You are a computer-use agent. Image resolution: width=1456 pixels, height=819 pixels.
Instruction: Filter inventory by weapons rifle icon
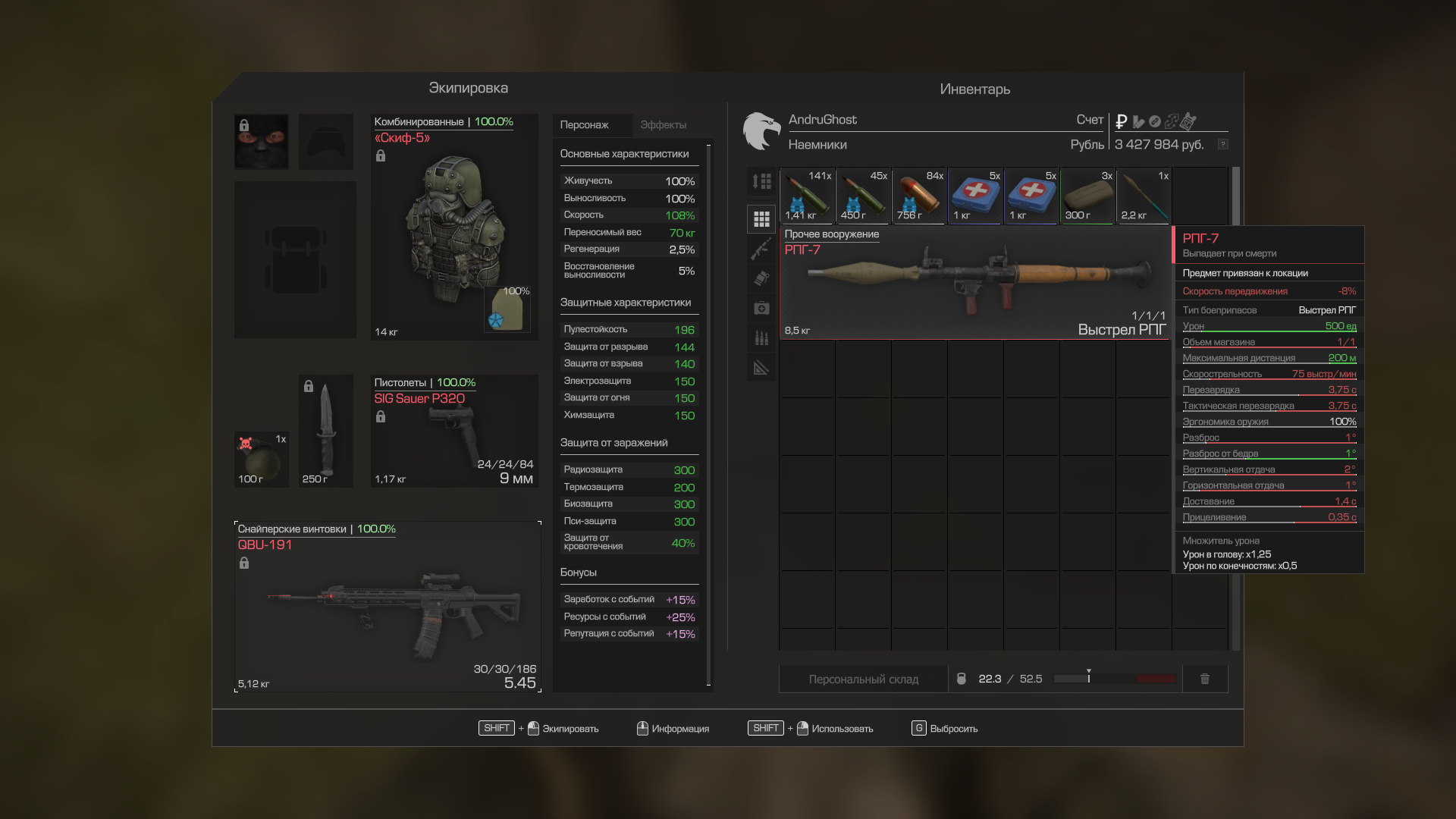coord(761,249)
